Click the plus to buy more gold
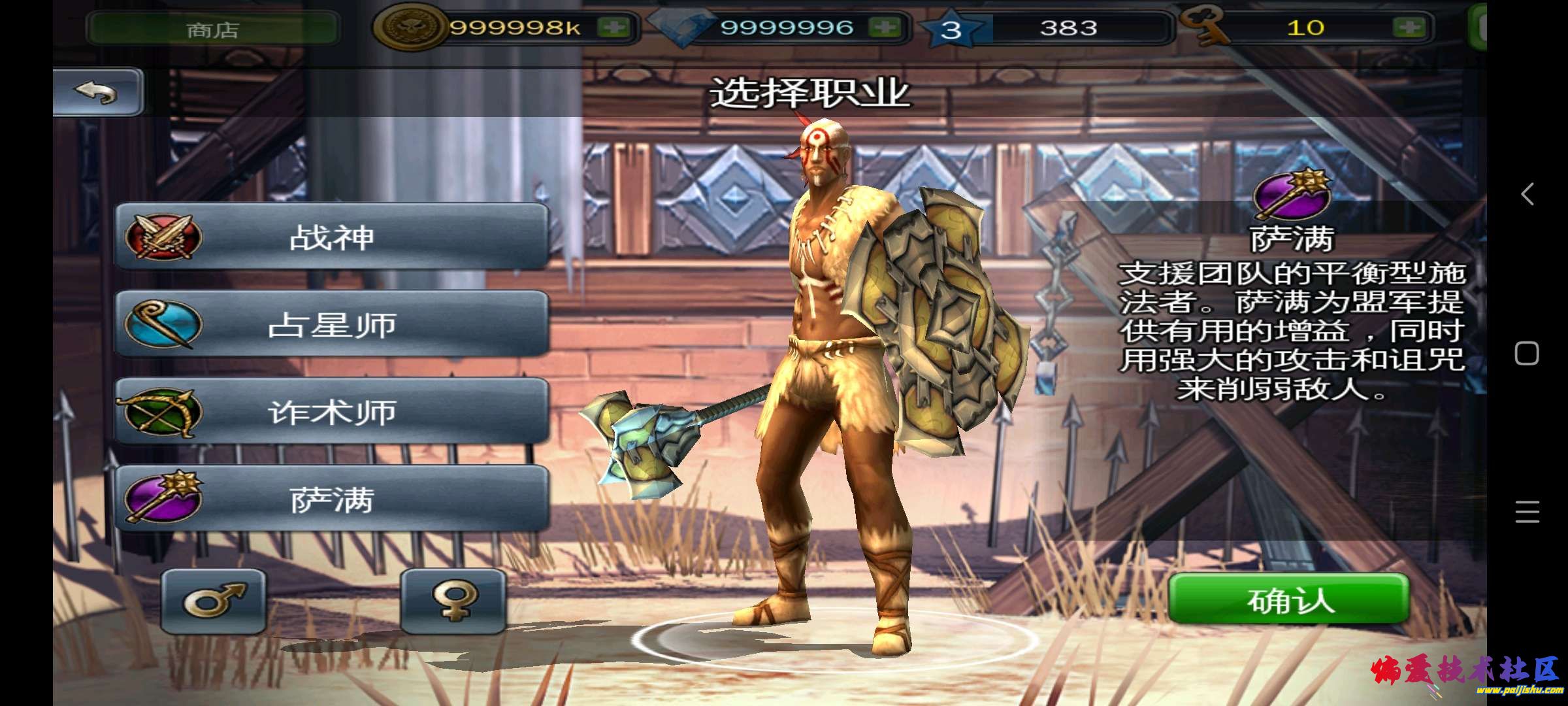Screen dimensions: 1568x706 coord(614,27)
